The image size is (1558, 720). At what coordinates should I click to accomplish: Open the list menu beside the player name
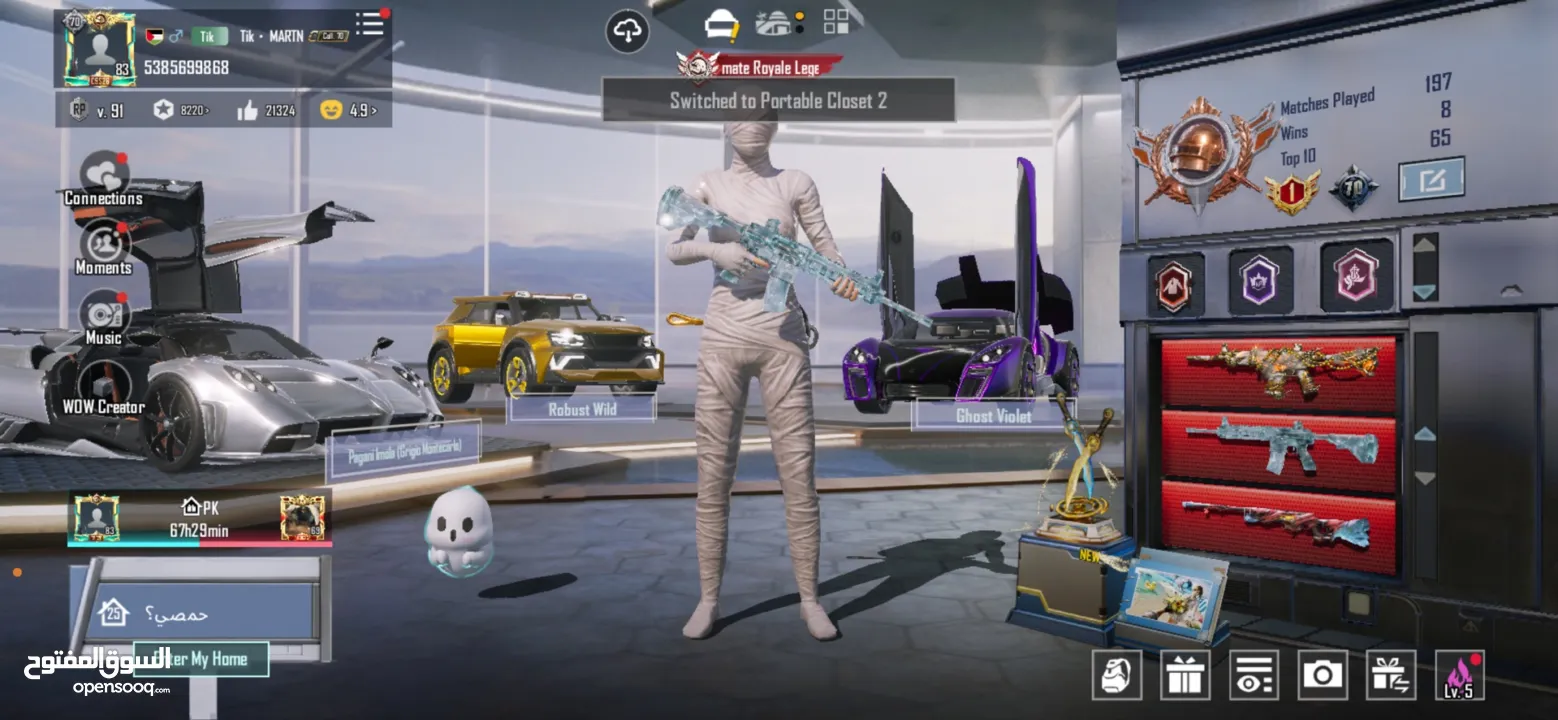coord(370,24)
